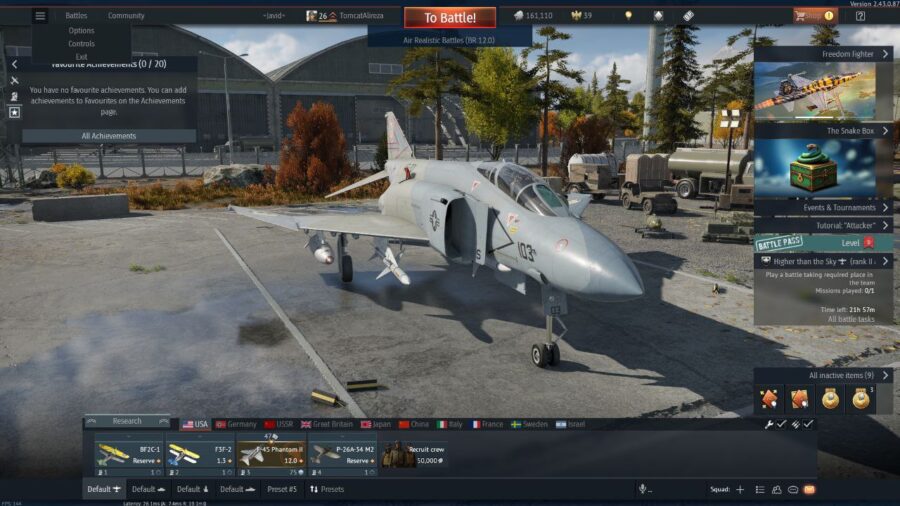Select the BF2C-1 reserve aircraft slot

tap(128, 452)
